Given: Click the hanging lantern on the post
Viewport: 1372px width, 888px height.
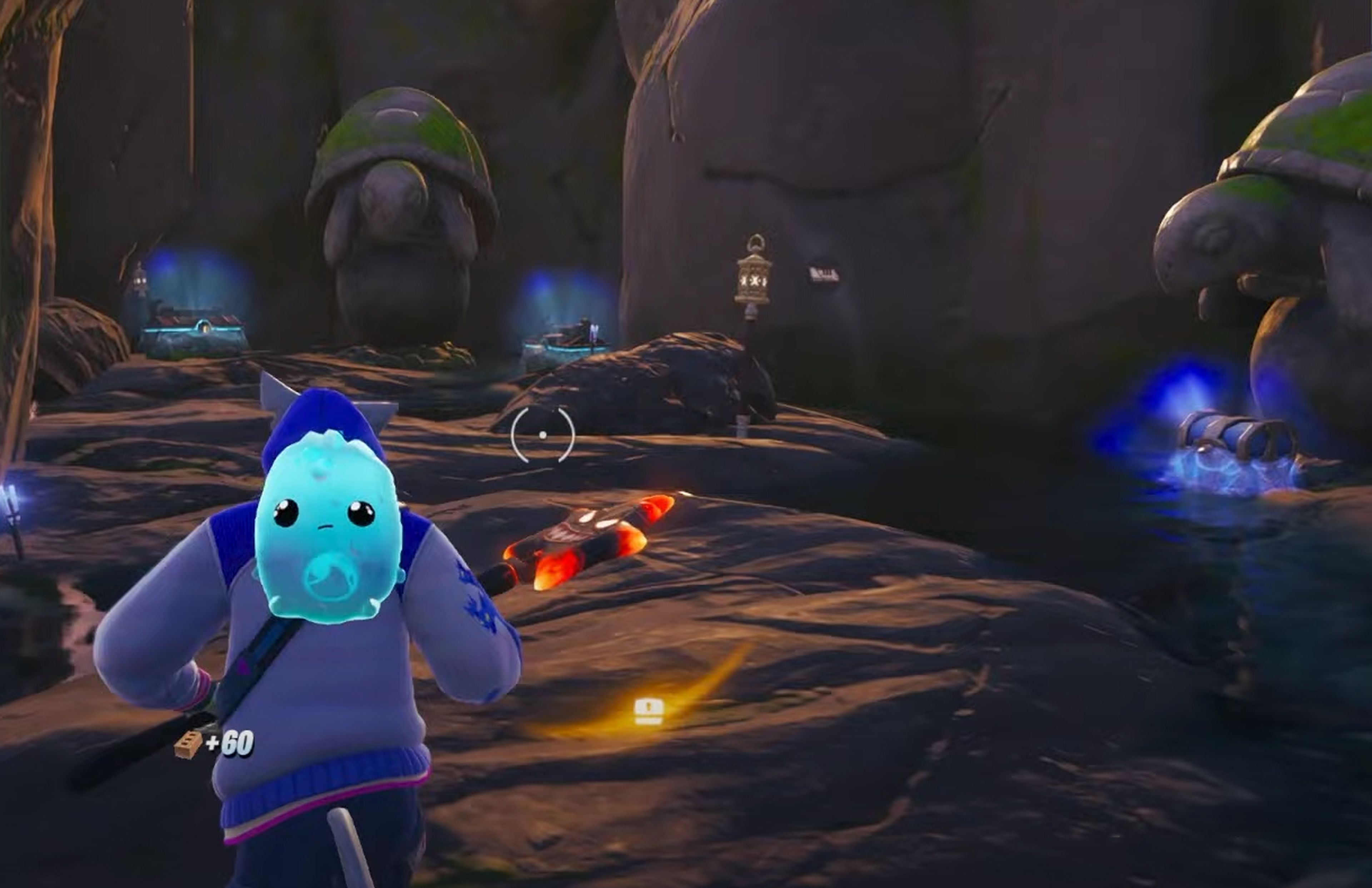Looking at the screenshot, I should click(x=754, y=280).
